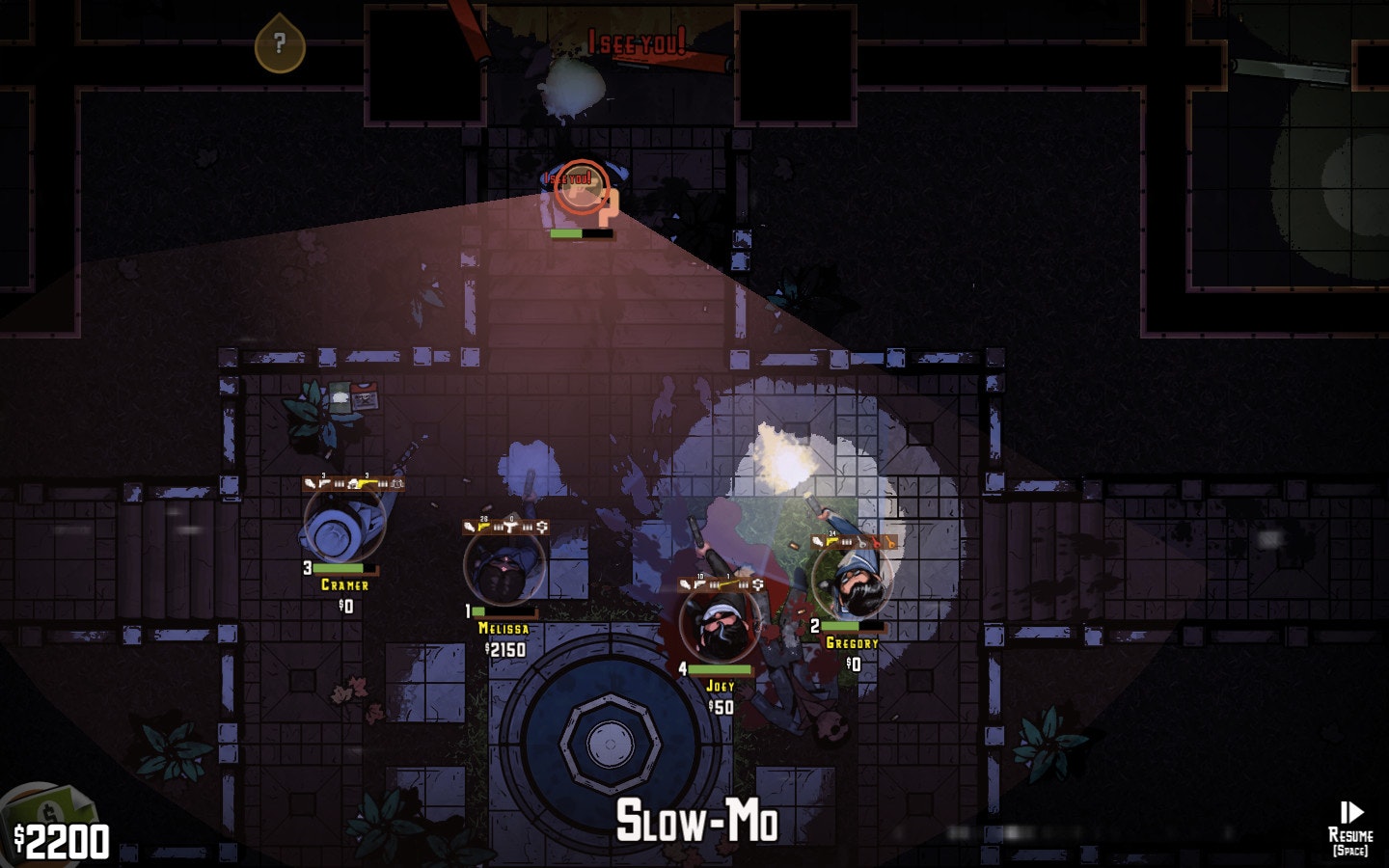Open the question mark hint icon
The height and width of the screenshot is (868, 1389).
[280, 43]
